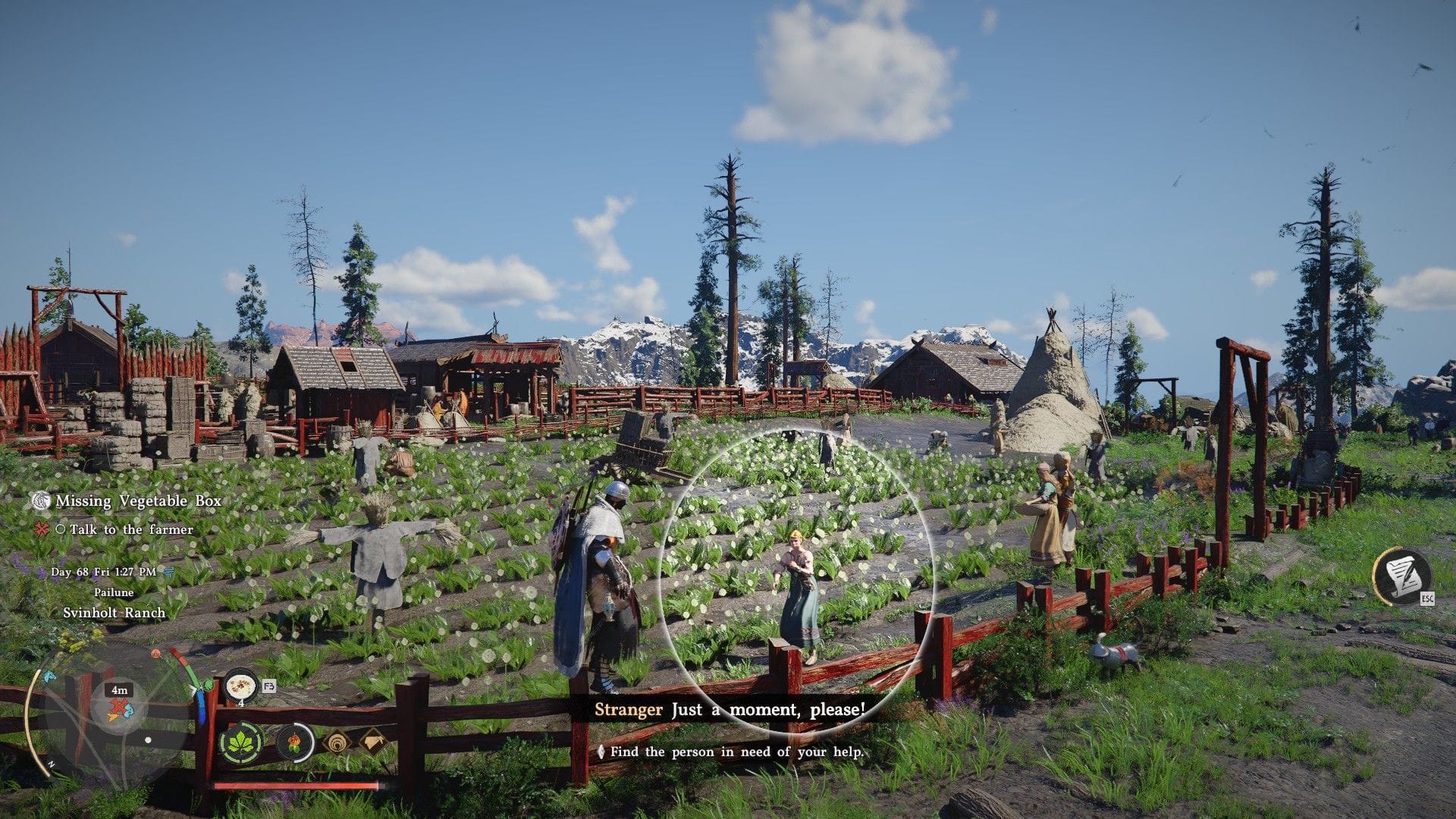
Task: Click the red X marker on minimap
Action: tap(116, 711)
